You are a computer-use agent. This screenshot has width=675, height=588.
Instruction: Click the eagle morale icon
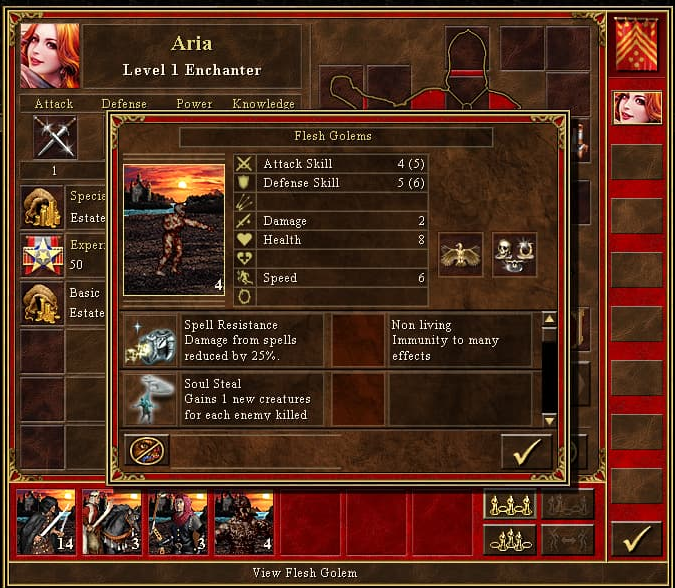pos(461,254)
